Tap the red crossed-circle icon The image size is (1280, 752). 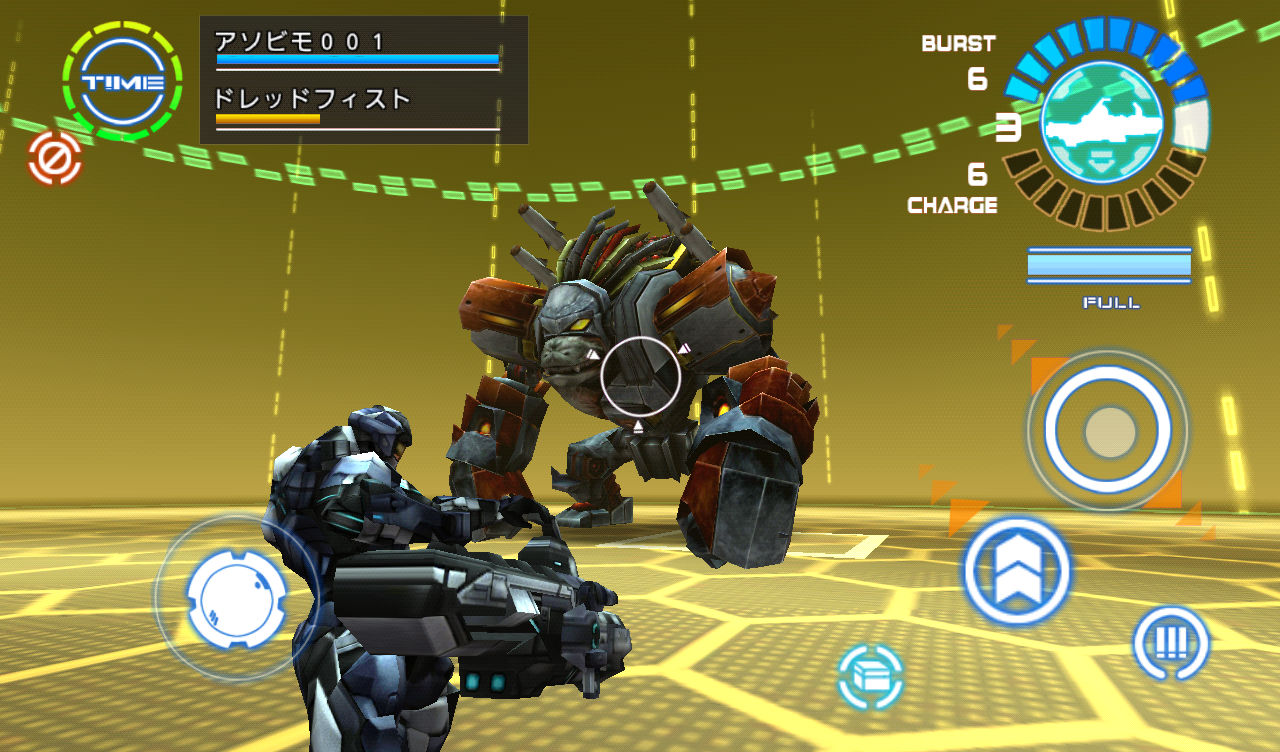pos(55,158)
